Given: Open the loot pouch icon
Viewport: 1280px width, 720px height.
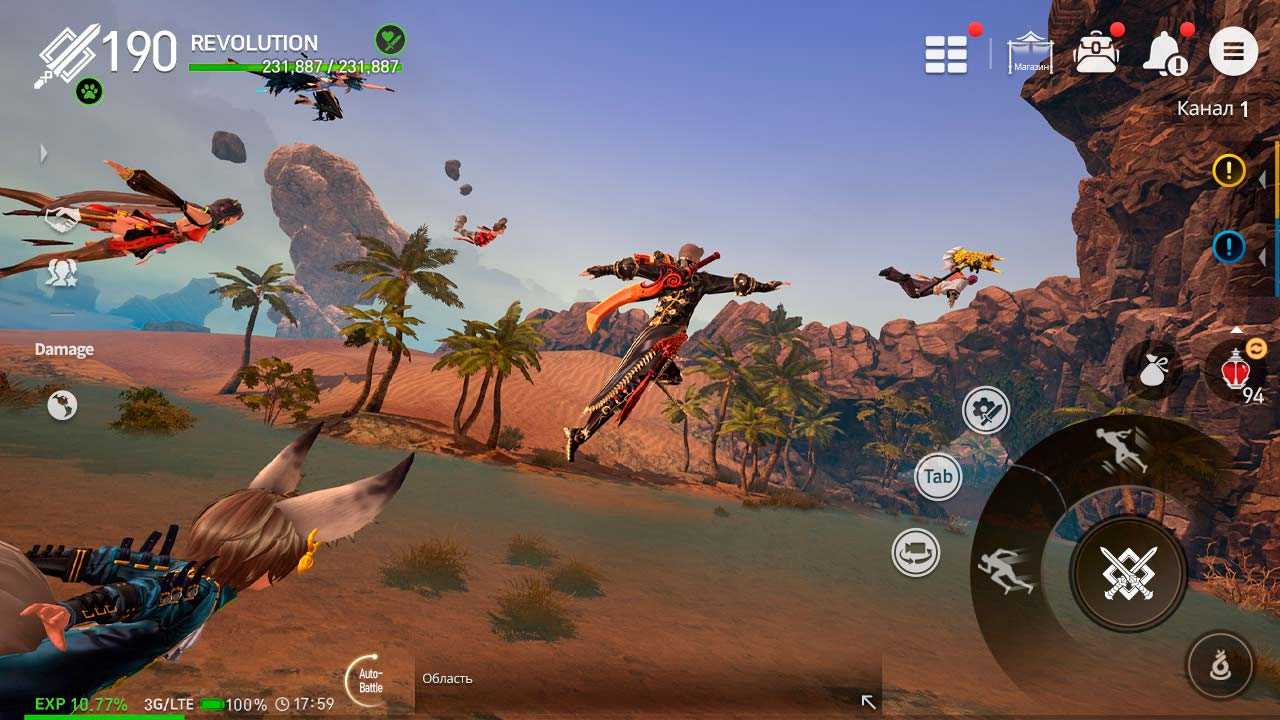Looking at the screenshot, I should coord(1153,369).
